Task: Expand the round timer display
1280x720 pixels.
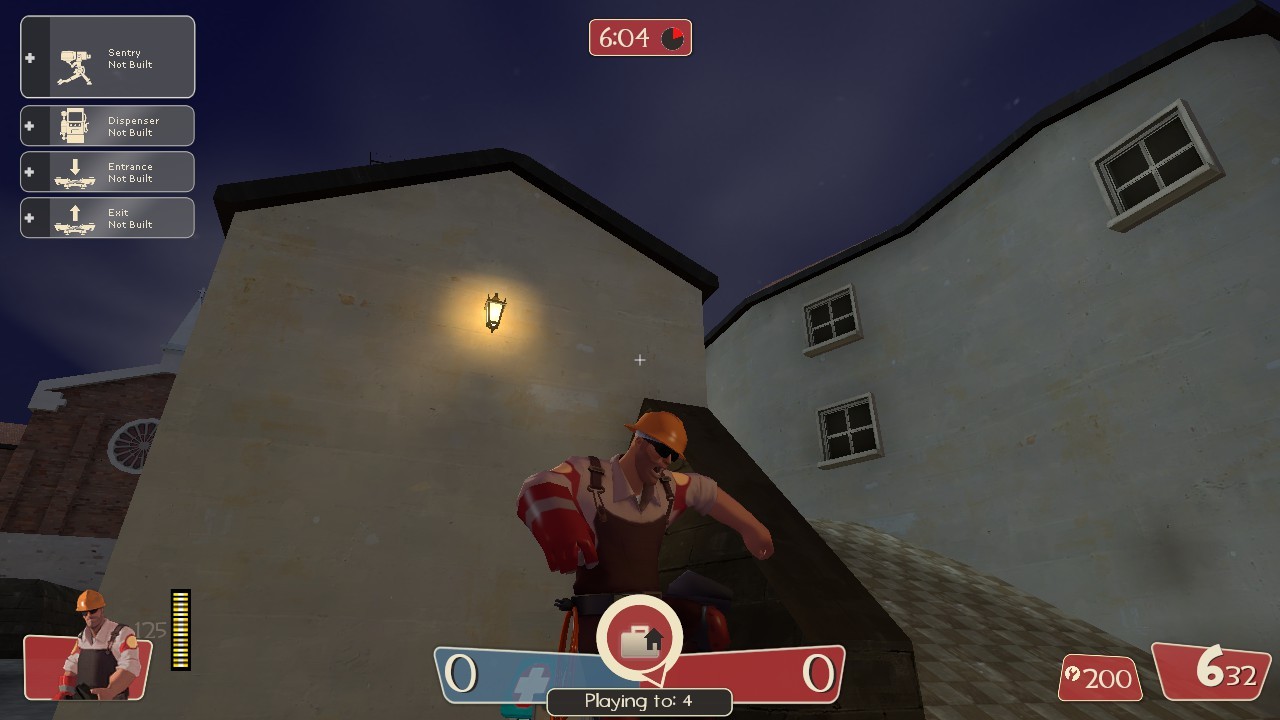Action: click(x=640, y=38)
